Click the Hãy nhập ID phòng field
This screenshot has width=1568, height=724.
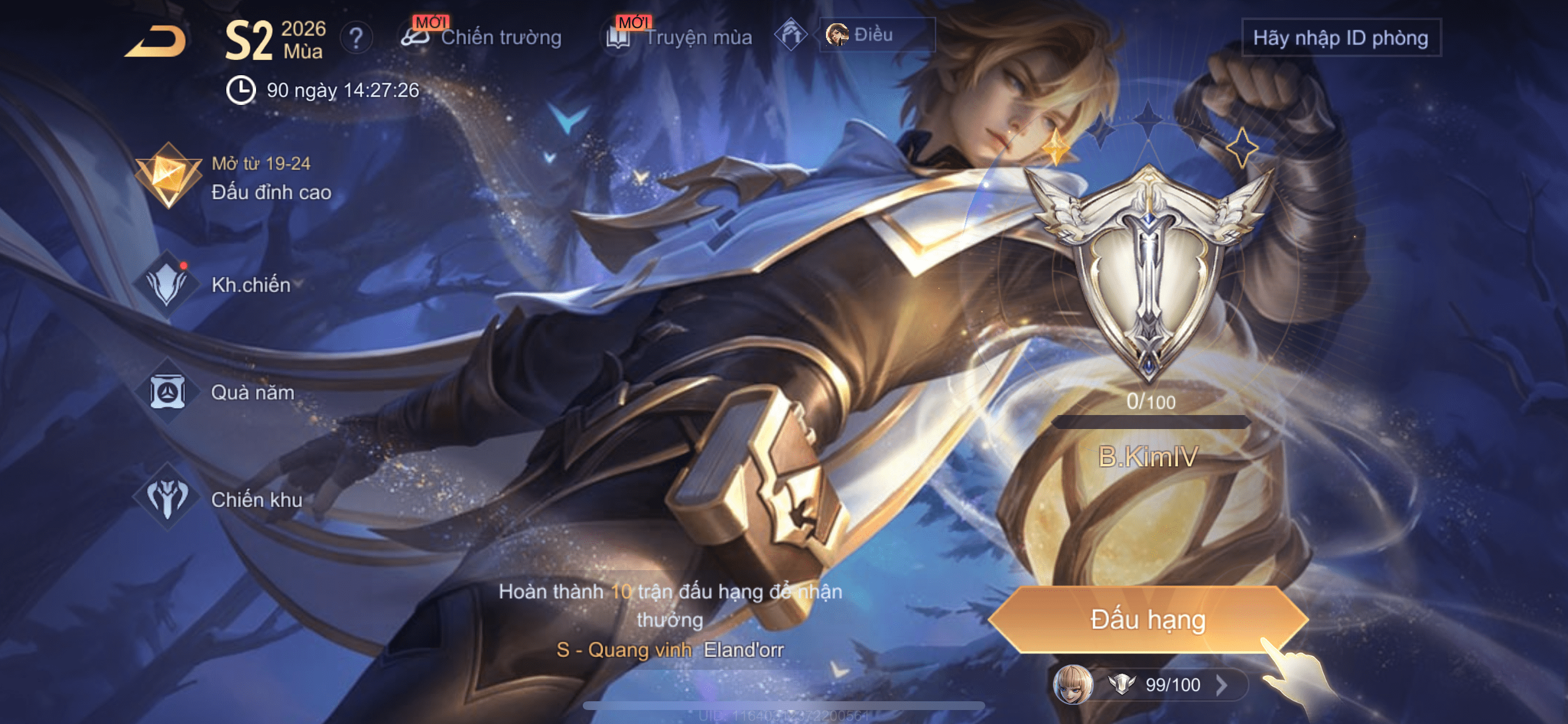click(x=1340, y=38)
